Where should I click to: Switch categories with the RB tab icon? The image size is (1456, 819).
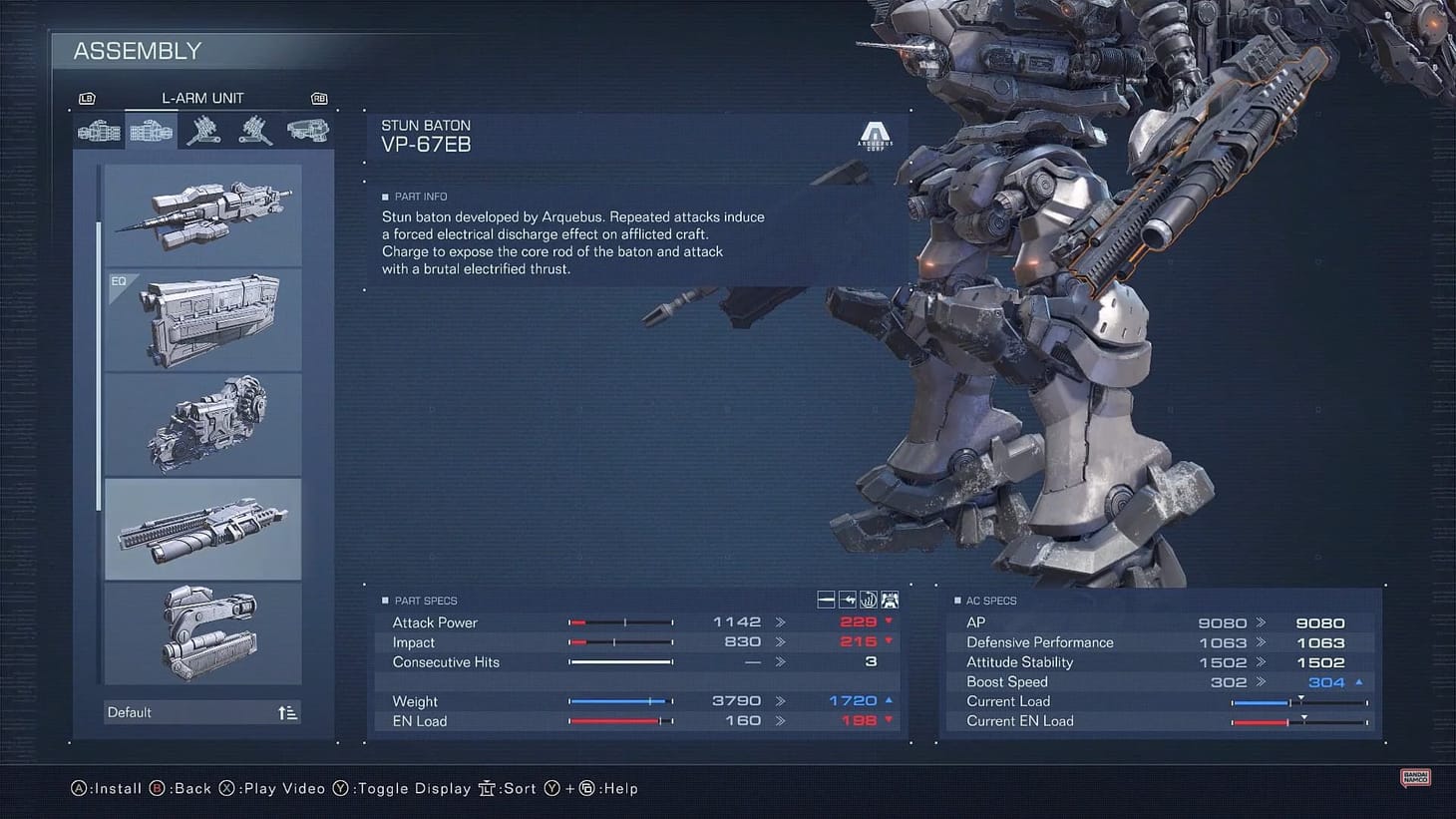tap(318, 98)
